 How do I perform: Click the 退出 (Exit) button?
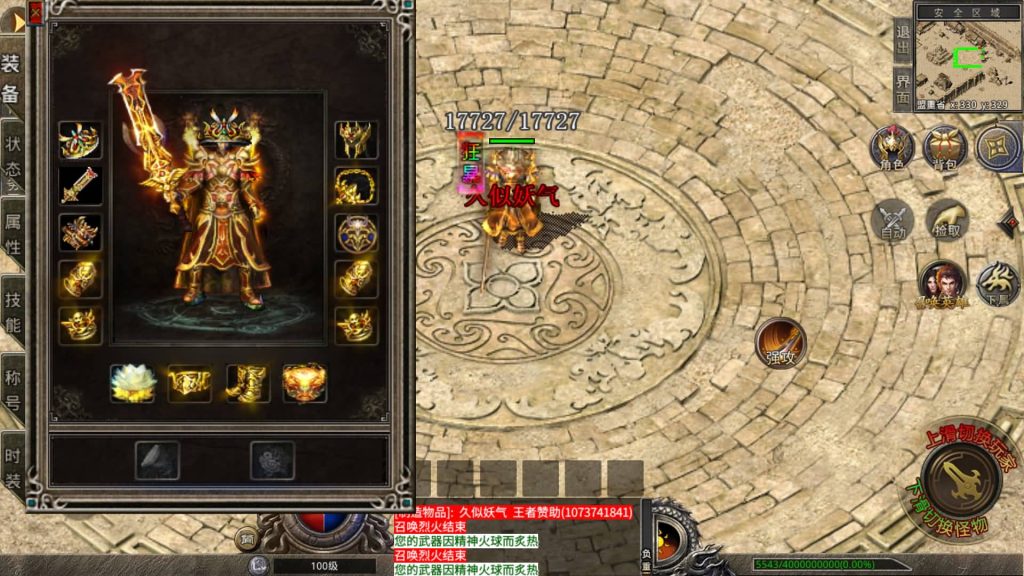903,40
